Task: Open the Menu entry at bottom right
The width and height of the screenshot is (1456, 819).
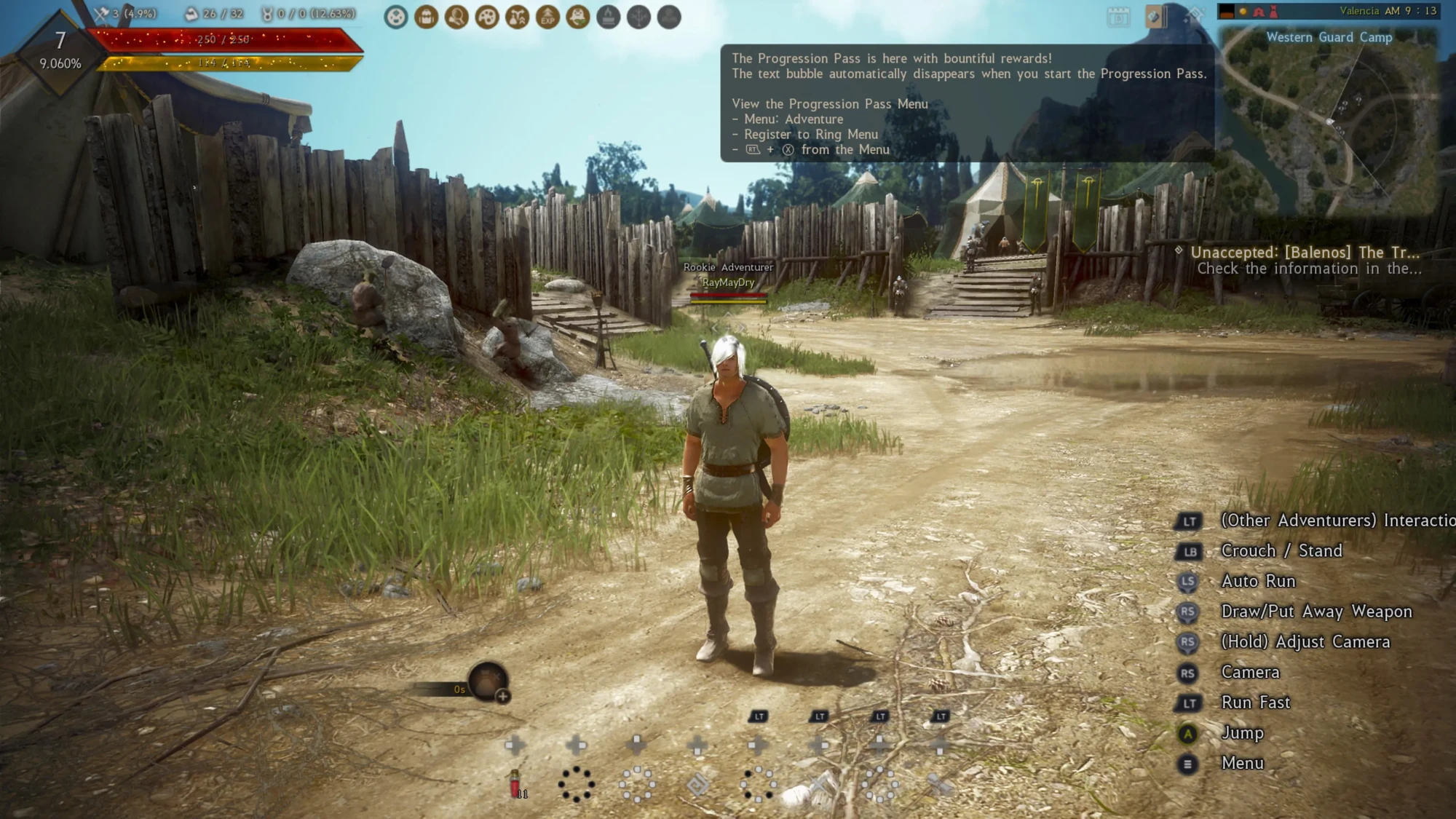Action: pos(1244,763)
